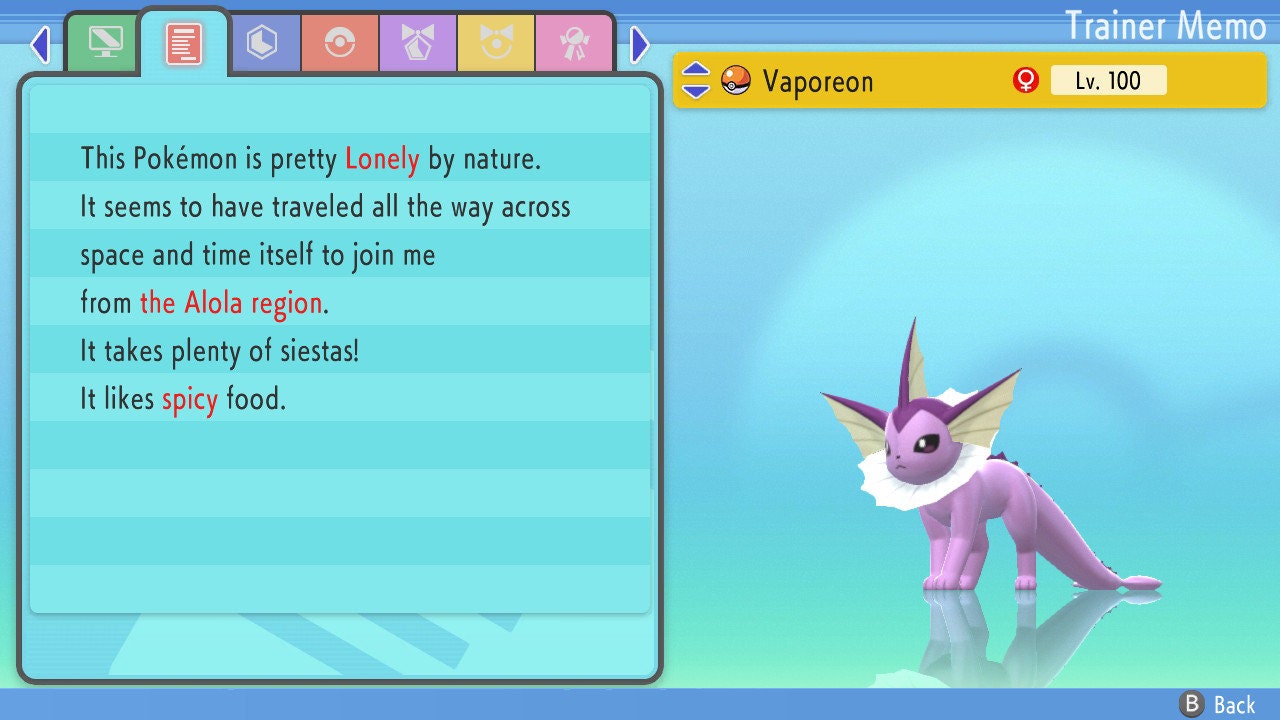Viewport: 1280px width, 720px height.
Task: Go back using the Back button
Action: (x=1218, y=705)
